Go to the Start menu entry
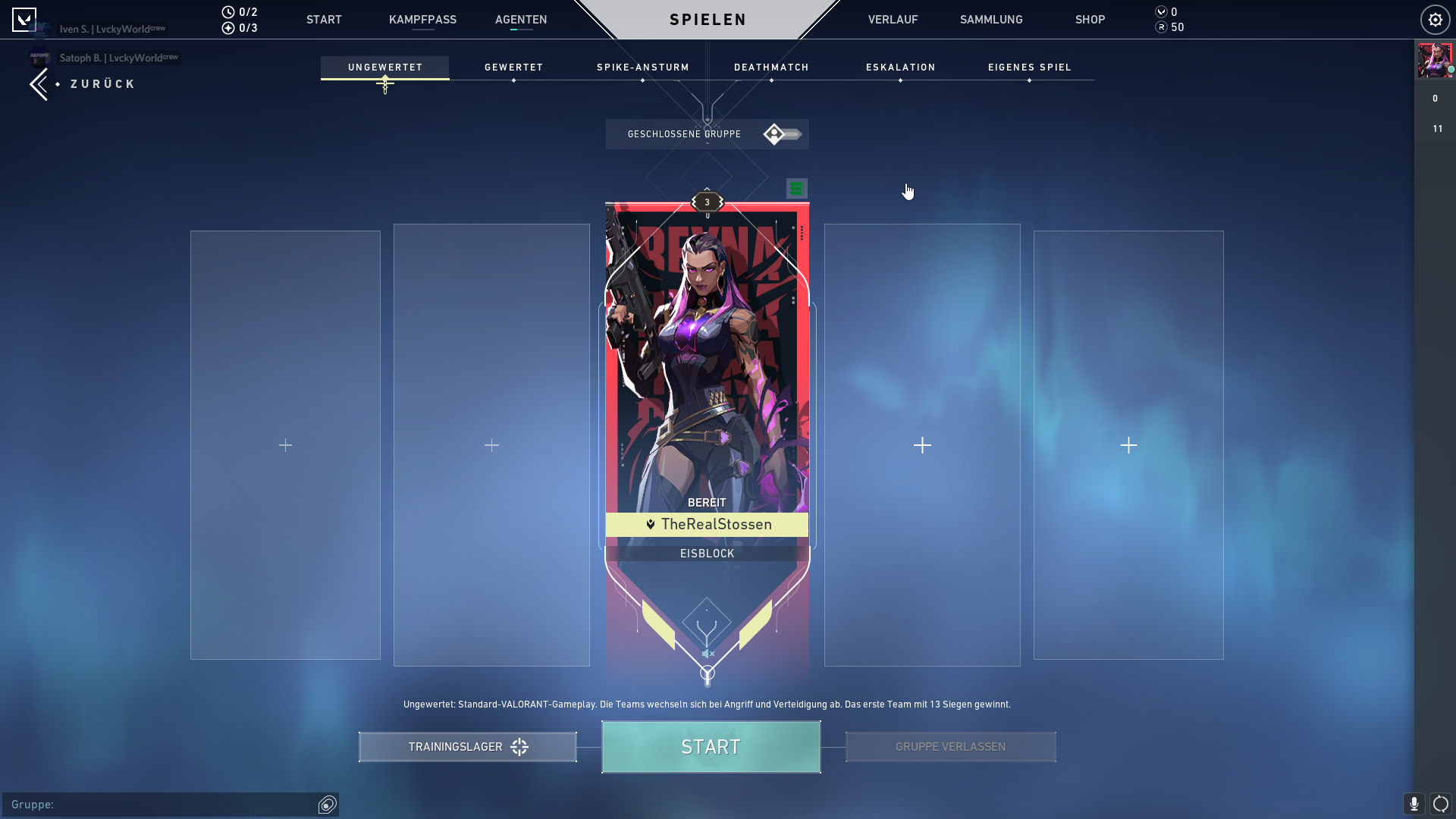The height and width of the screenshot is (819, 1456). coord(324,20)
